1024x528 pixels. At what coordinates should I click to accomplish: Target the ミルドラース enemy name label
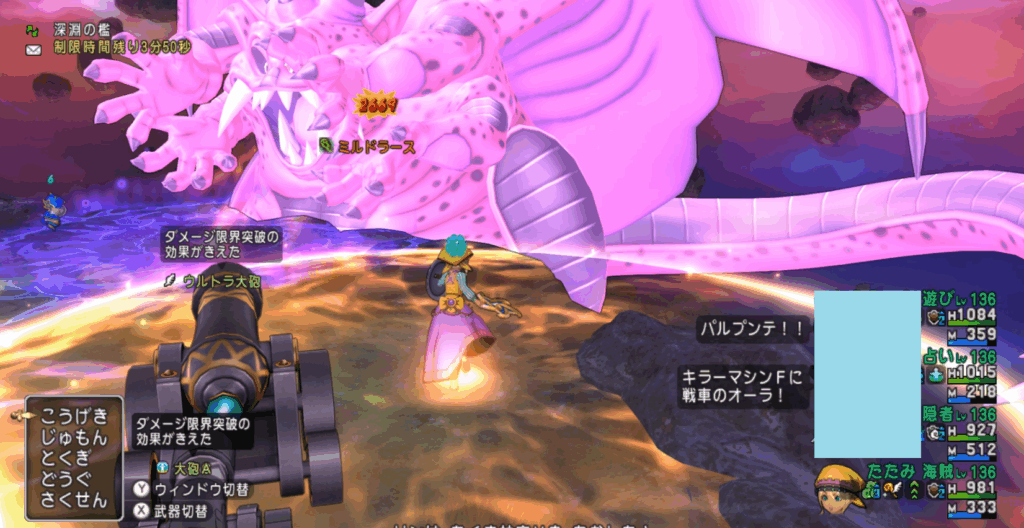point(376,146)
